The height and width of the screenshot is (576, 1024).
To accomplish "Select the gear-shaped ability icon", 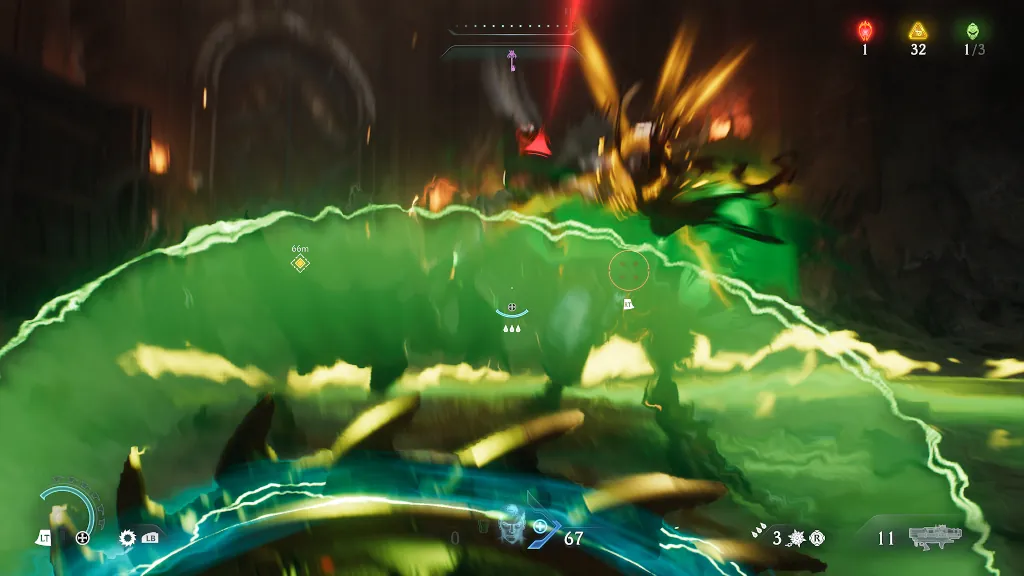I will tap(127, 538).
